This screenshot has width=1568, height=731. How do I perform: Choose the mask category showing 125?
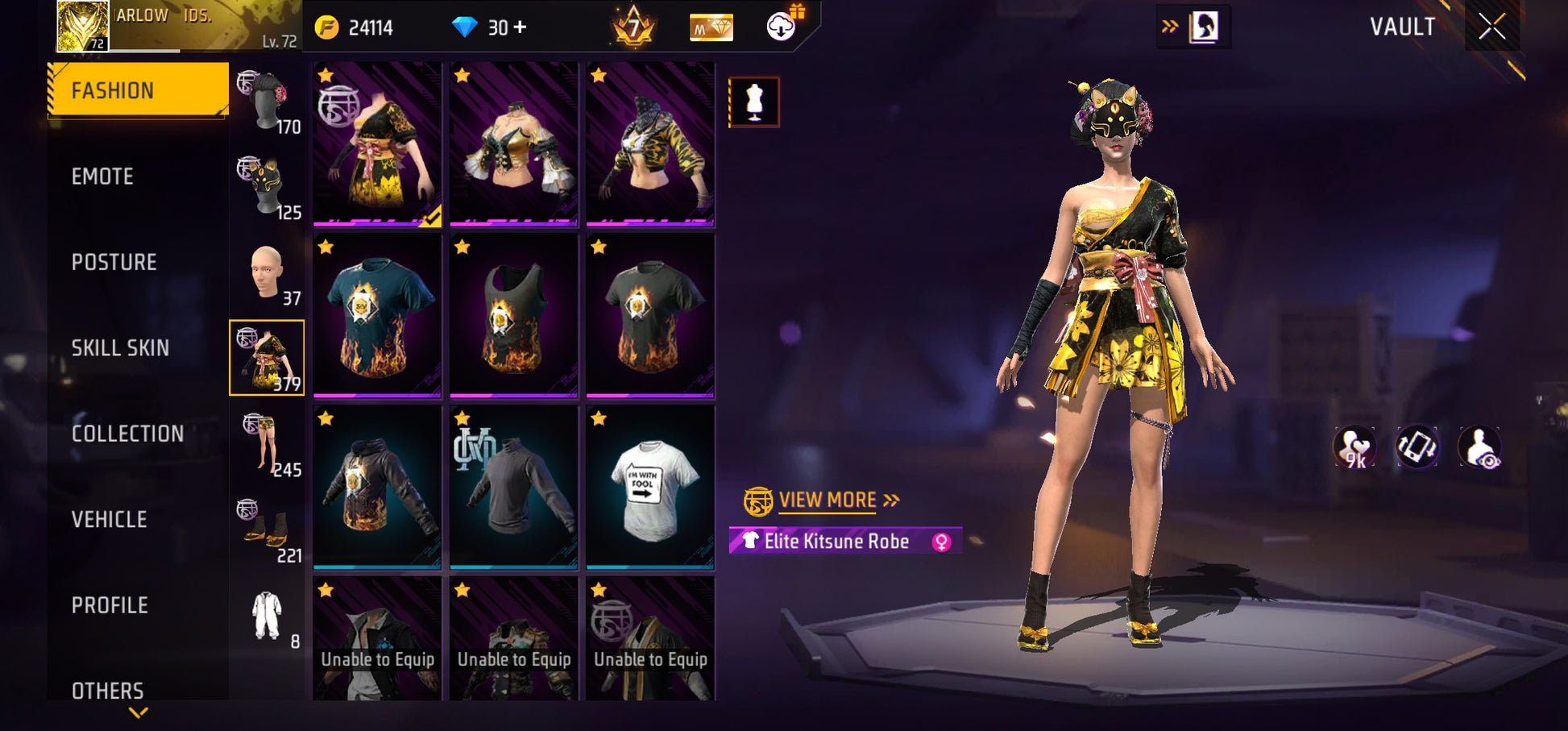[268, 189]
